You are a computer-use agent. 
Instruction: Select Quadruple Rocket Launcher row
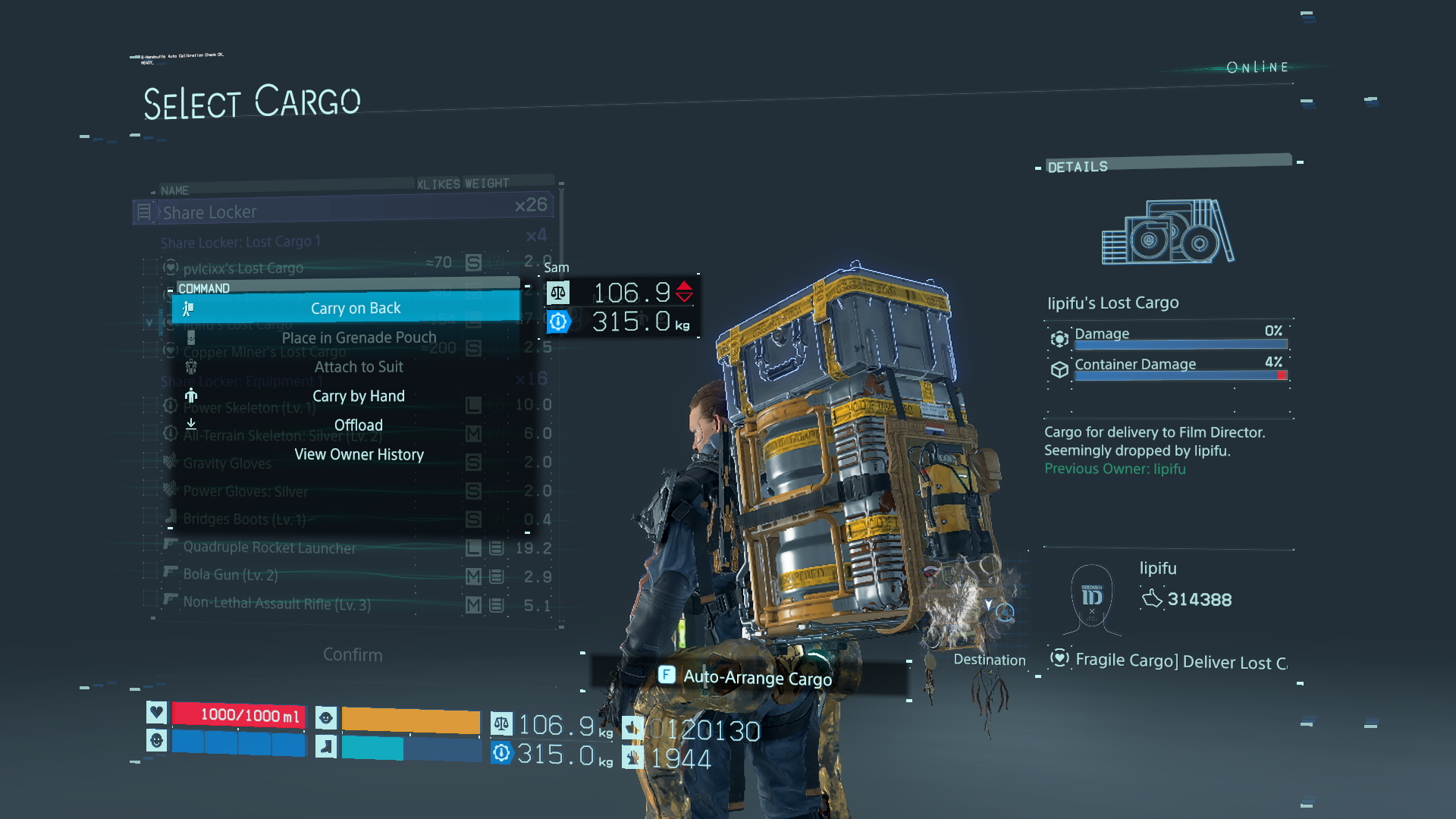pyautogui.click(x=269, y=548)
